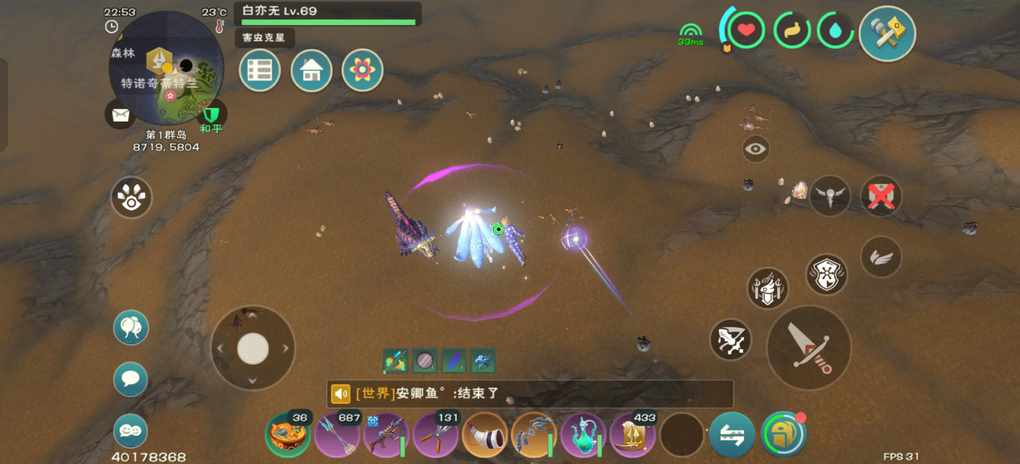Swap hotbar with the arrows button
Viewport: 1020px width, 464px height.
(731, 435)
